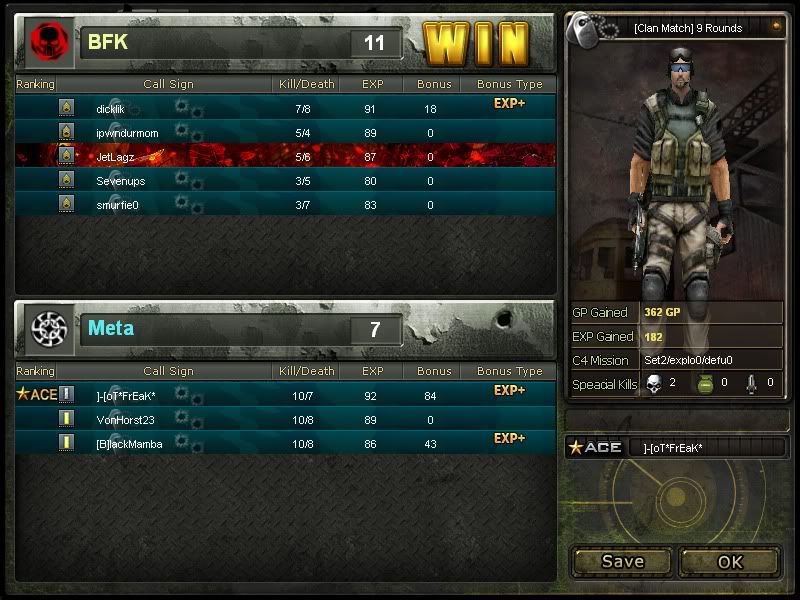Select the VonHorst23 player row
800x600 pixels.
125,419
